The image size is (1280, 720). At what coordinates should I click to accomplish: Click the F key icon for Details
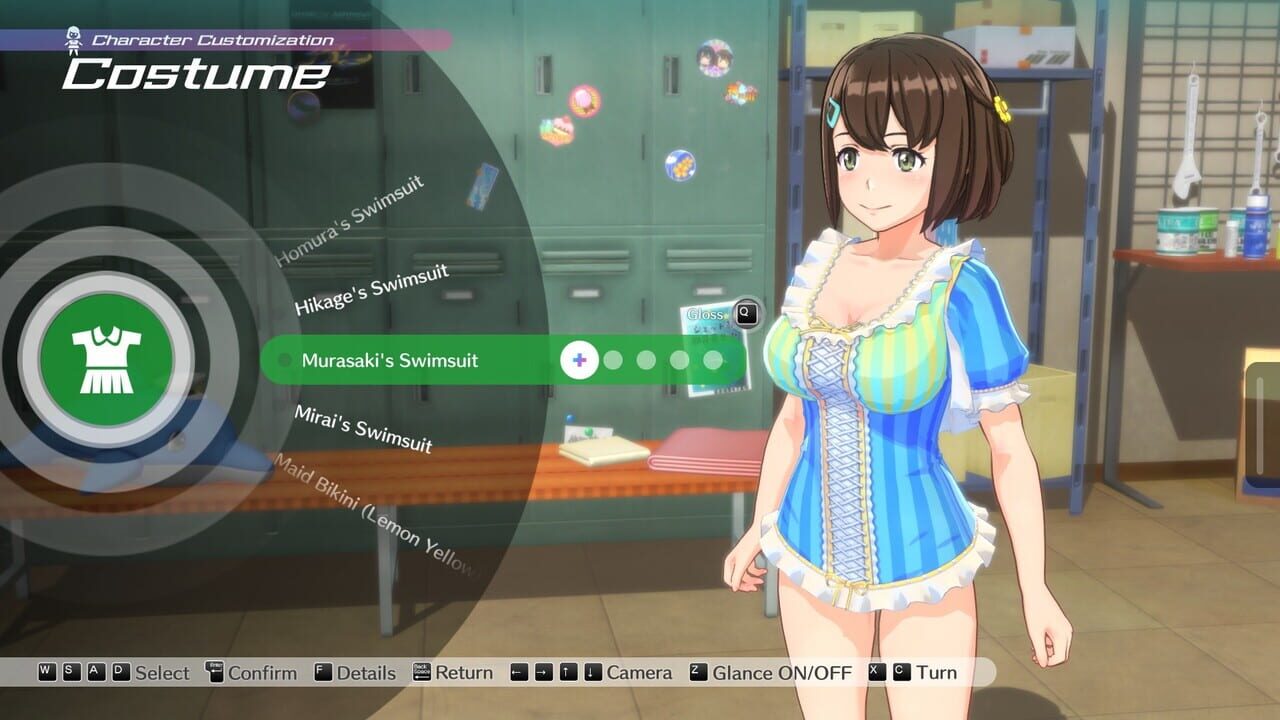coord(321,673)
